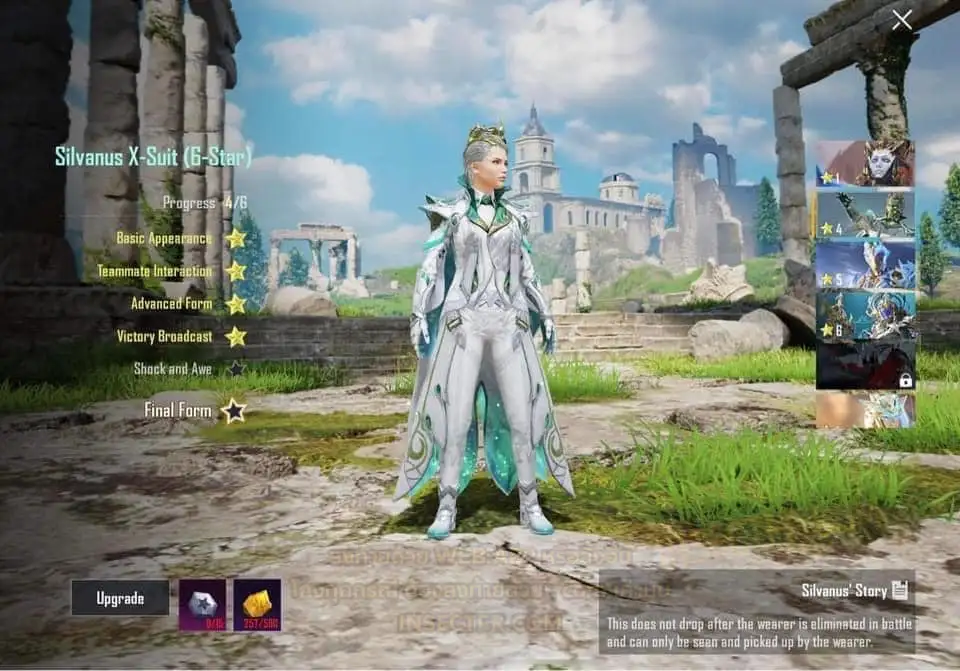960x671 pixels.
Task: Select the bottom suit thumbnail below the locked one
Action: 865,410
